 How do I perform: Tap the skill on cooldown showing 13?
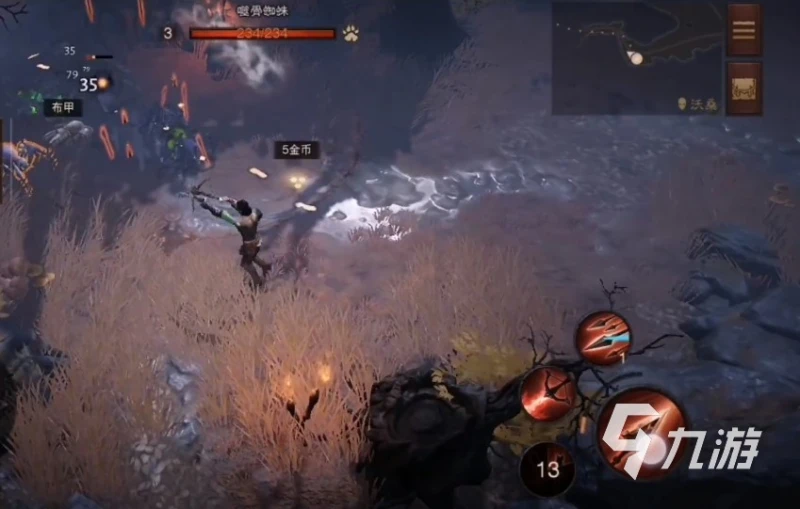click(547, 469)
